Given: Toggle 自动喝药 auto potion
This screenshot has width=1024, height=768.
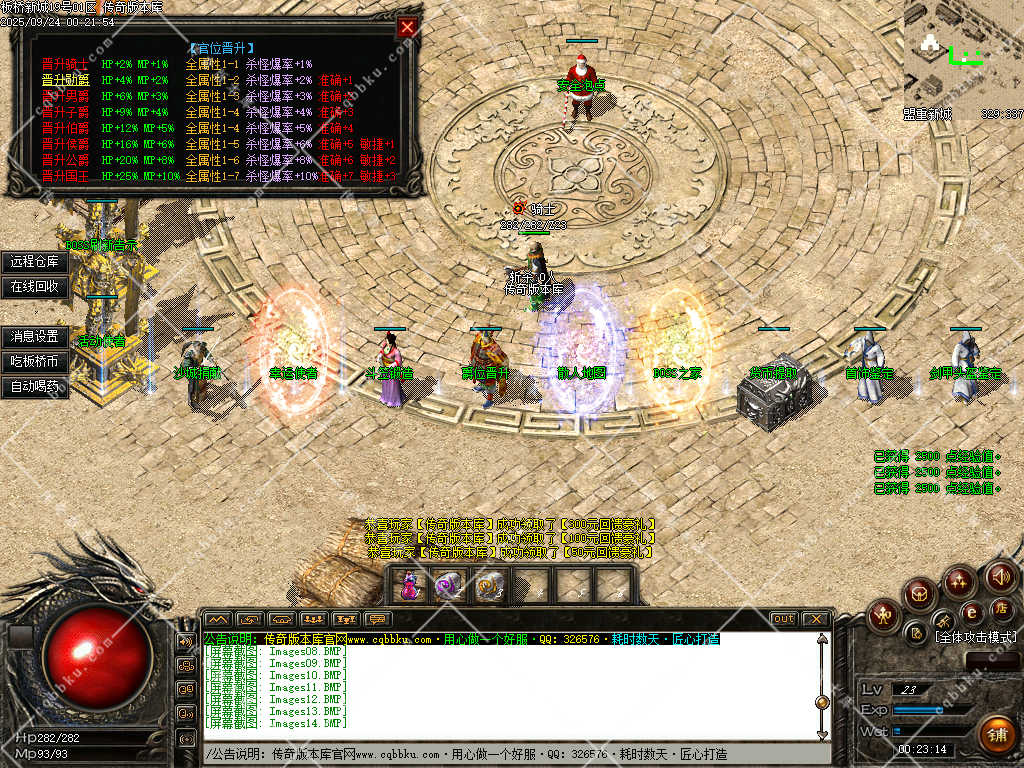Looking at the screenshot, I should coord(35,386).
